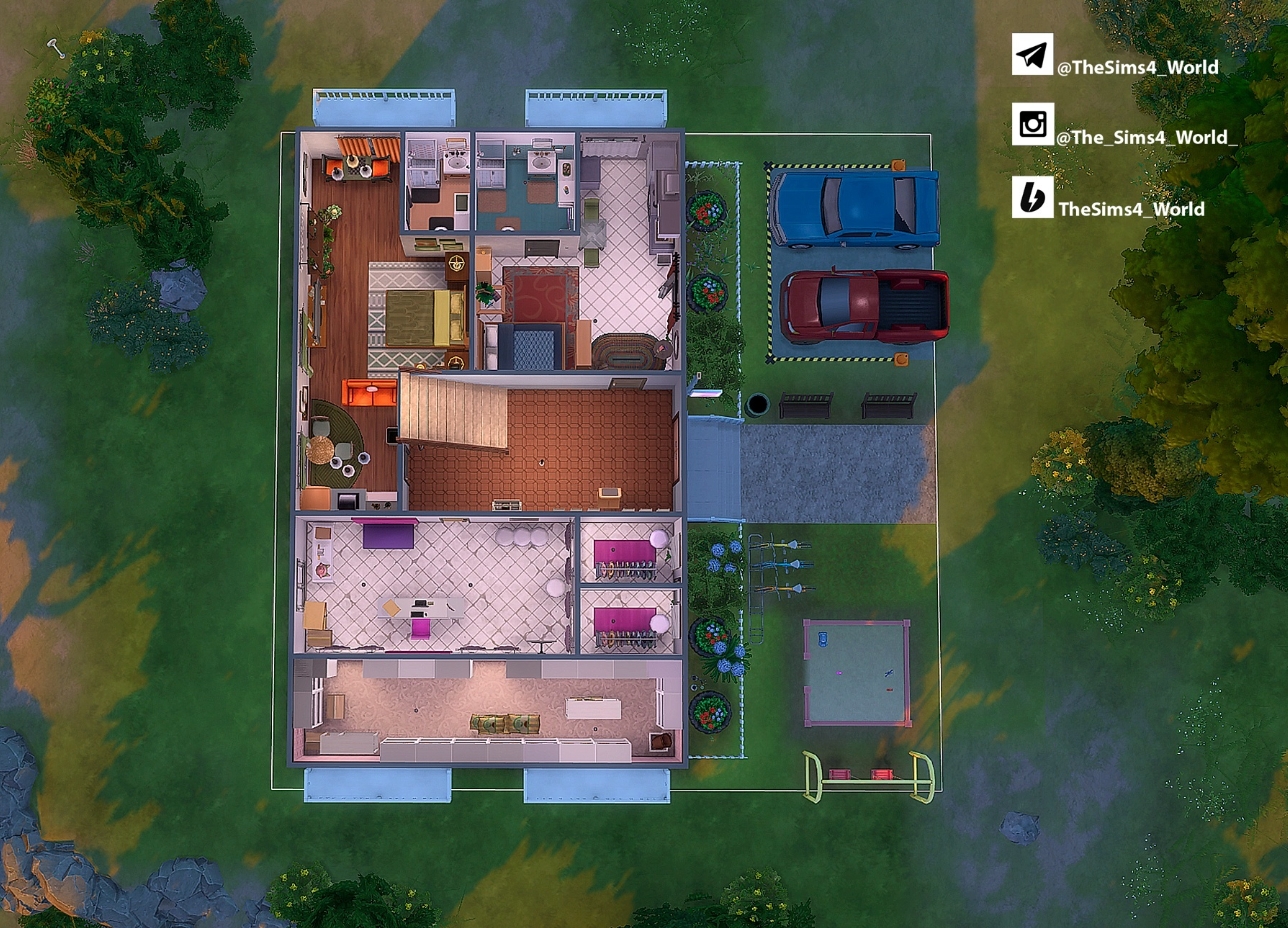Open the Telegram @TheSims4_World handle
The width and height of the screenshot is (1288, 928).
coord(1137,67)
